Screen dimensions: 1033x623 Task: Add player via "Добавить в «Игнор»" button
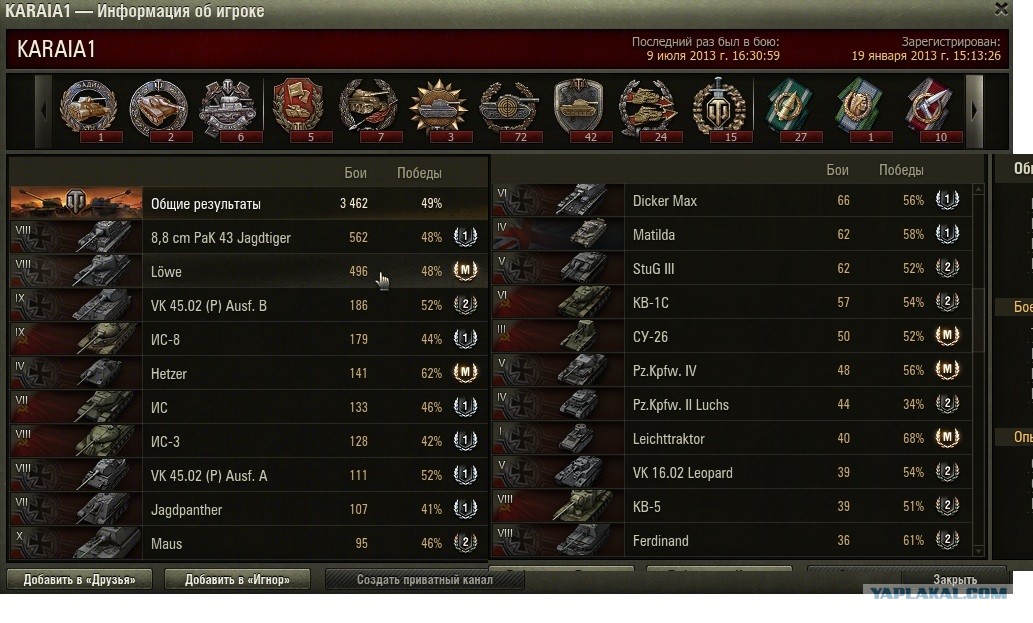[237, 579]
